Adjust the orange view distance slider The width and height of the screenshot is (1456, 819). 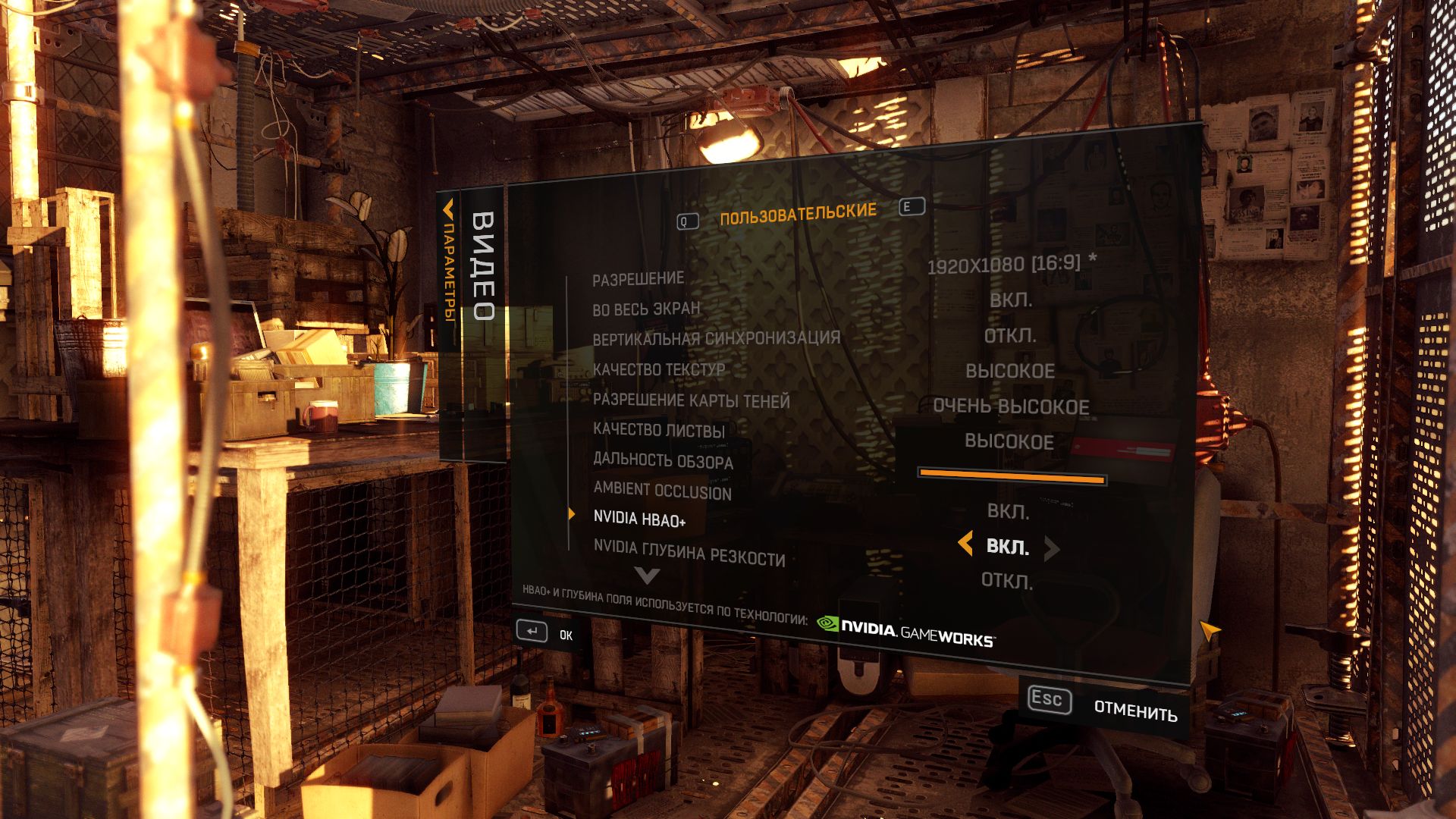tap(1012, 476)
